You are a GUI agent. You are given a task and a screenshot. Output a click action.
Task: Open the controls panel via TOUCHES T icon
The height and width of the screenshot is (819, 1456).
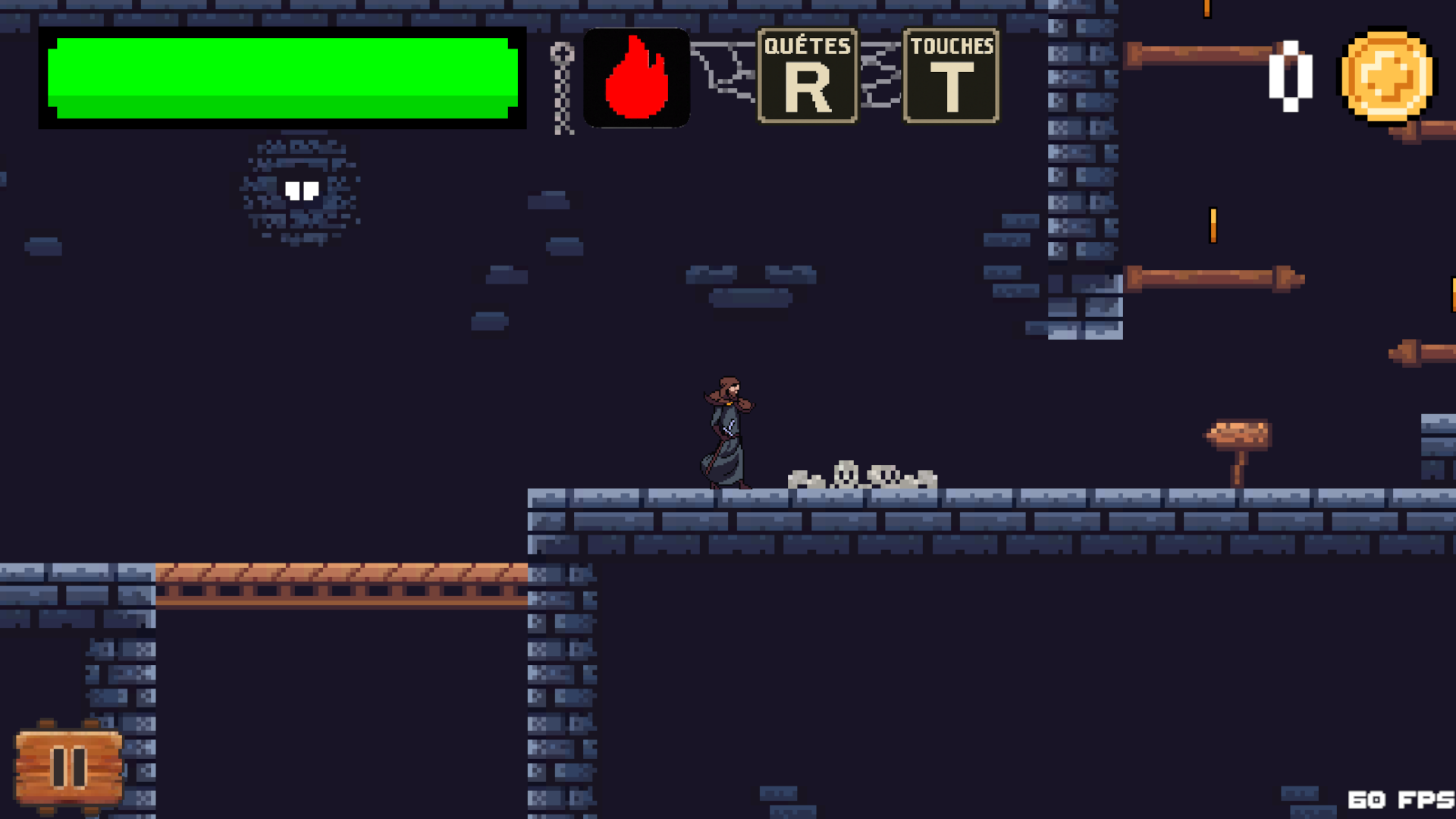tap(950, 75)
